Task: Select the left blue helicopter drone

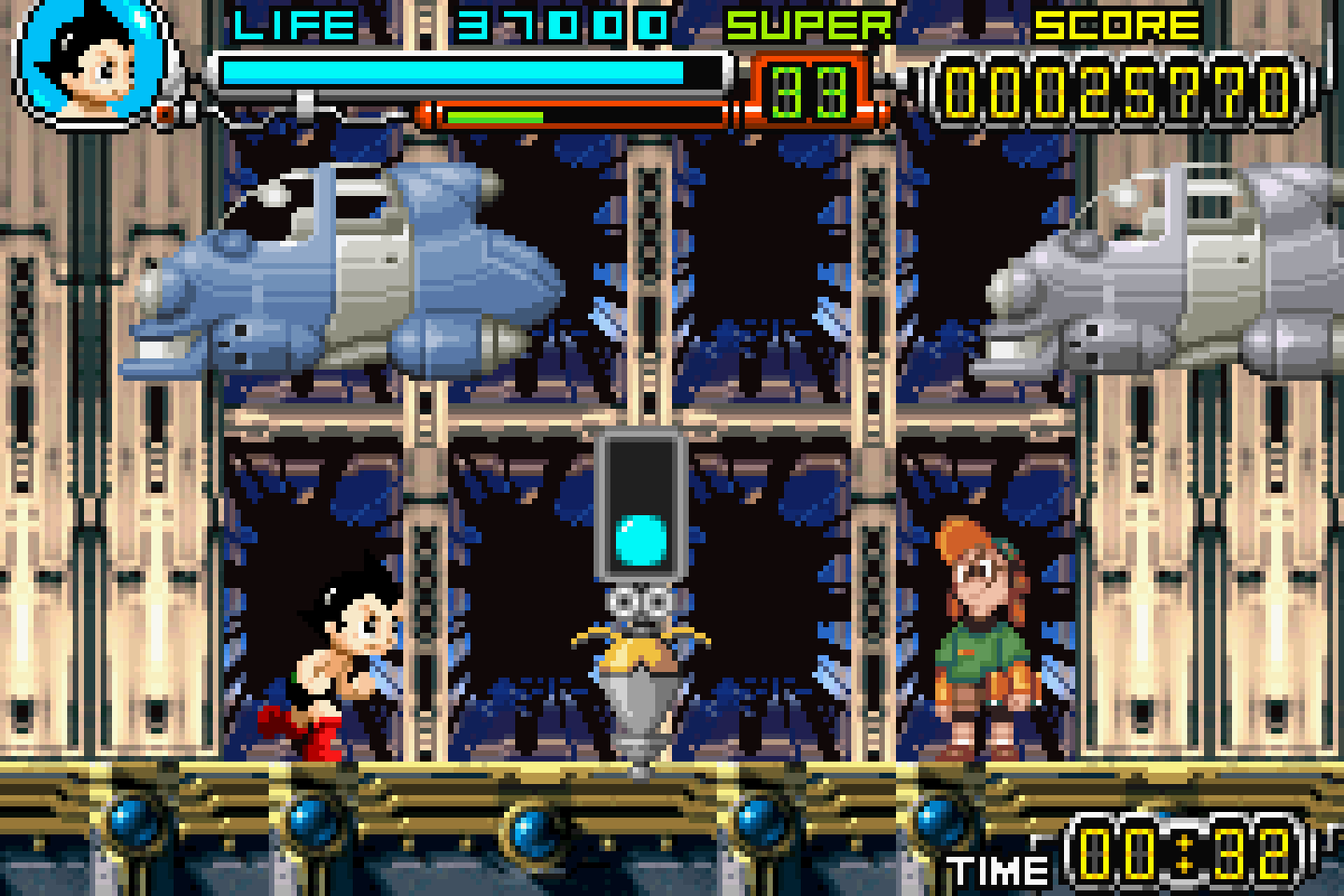Action: click(x=345, y=271)
